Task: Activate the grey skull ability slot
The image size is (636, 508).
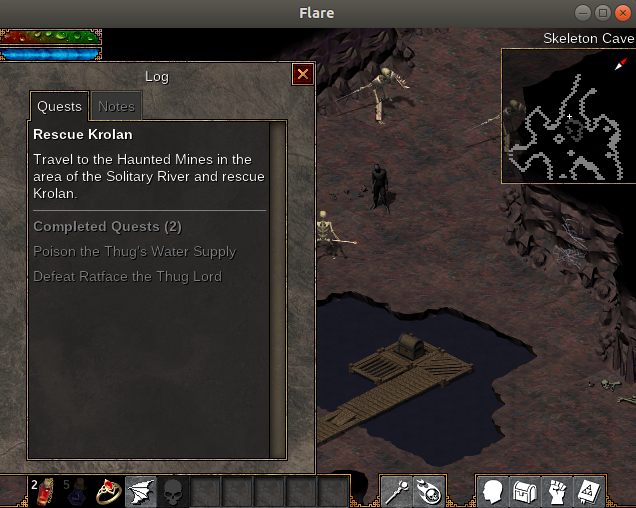Action: coord(173,492)
